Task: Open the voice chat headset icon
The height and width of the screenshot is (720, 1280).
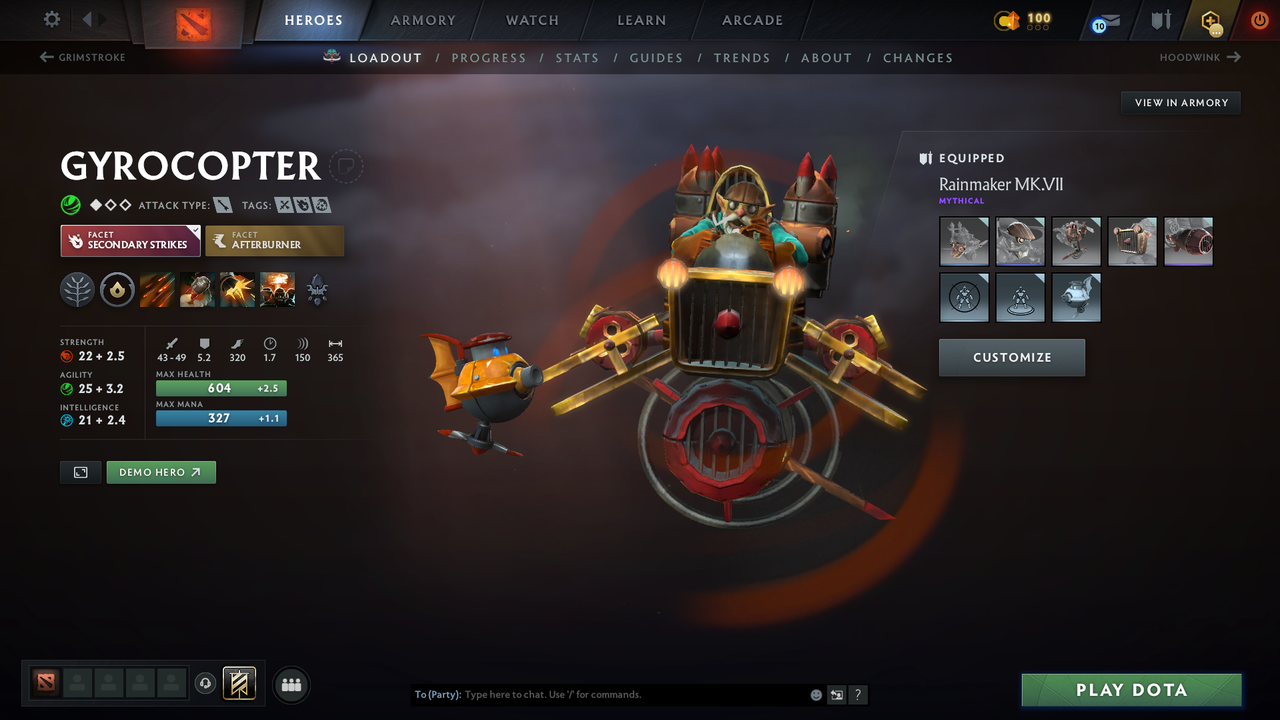Action: (x=205, y=684)
